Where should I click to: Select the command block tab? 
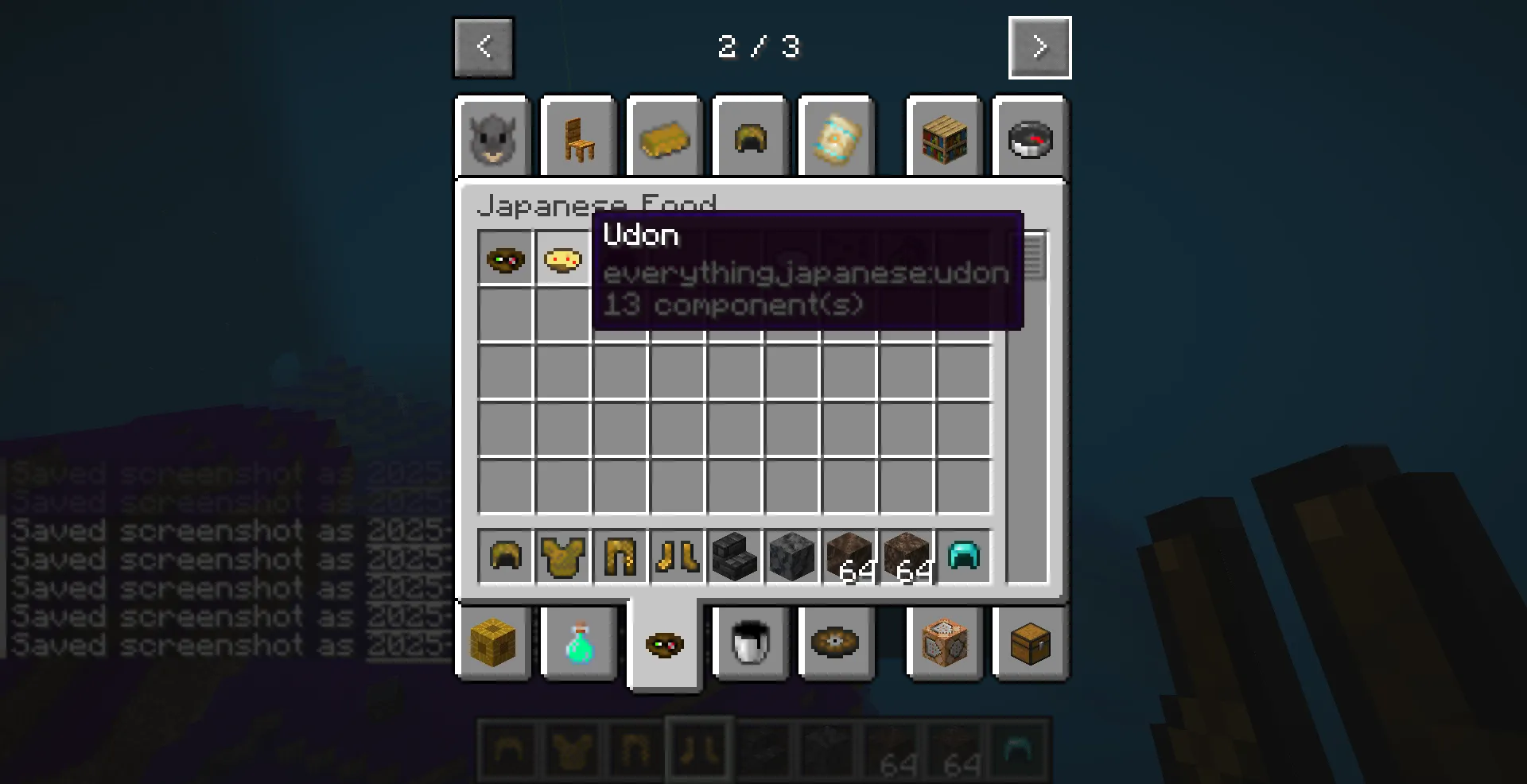pyautogui.click(x=943, y=644)
